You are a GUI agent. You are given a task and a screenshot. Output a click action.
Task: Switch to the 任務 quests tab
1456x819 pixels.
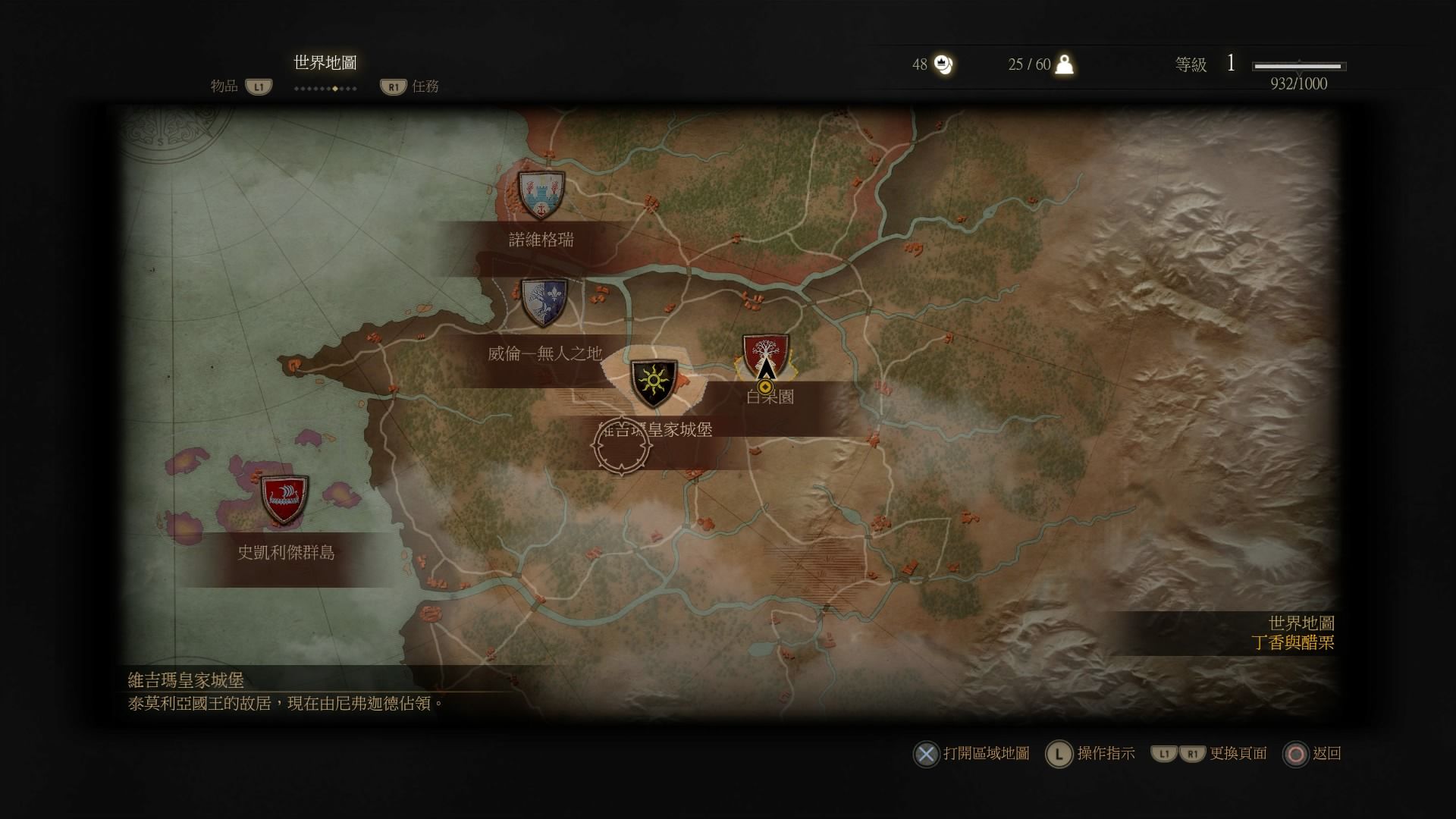[x=425, y=86]
